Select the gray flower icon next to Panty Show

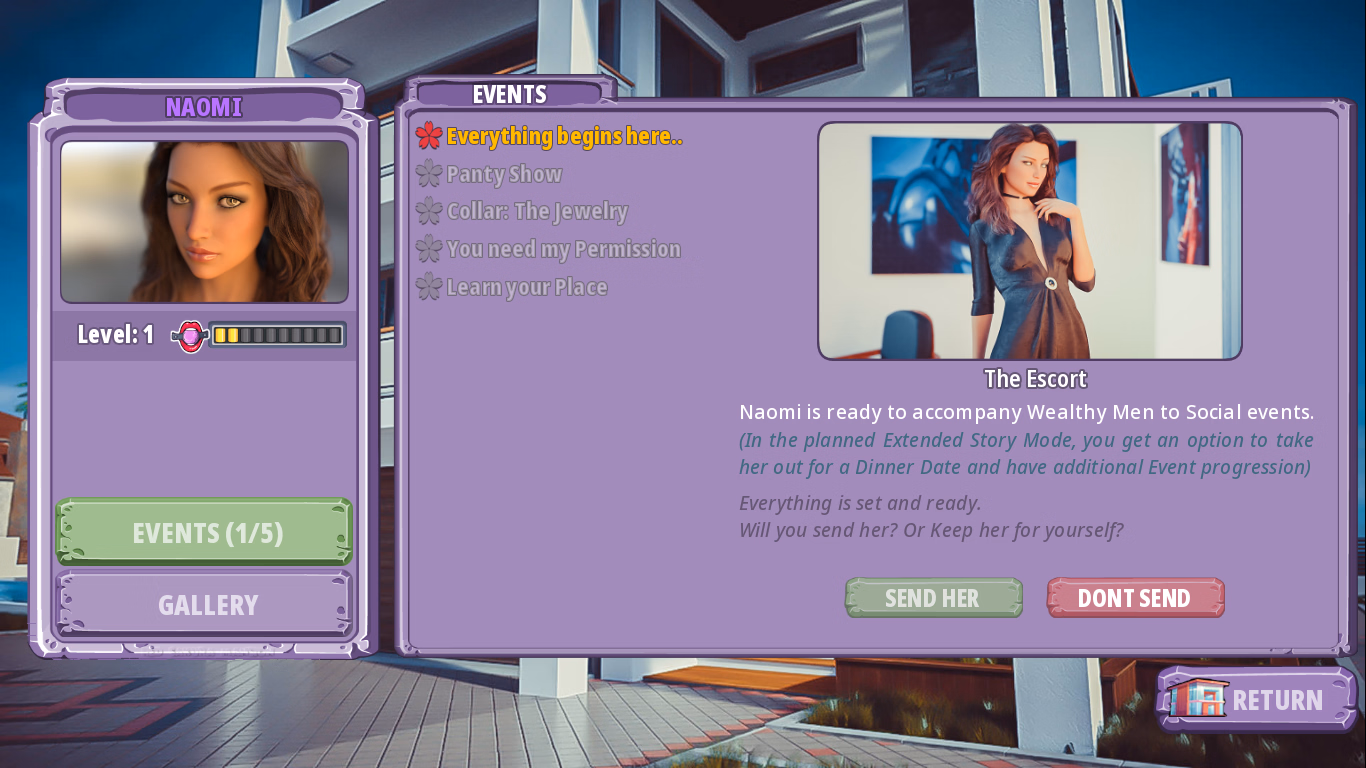click(429, 174)
